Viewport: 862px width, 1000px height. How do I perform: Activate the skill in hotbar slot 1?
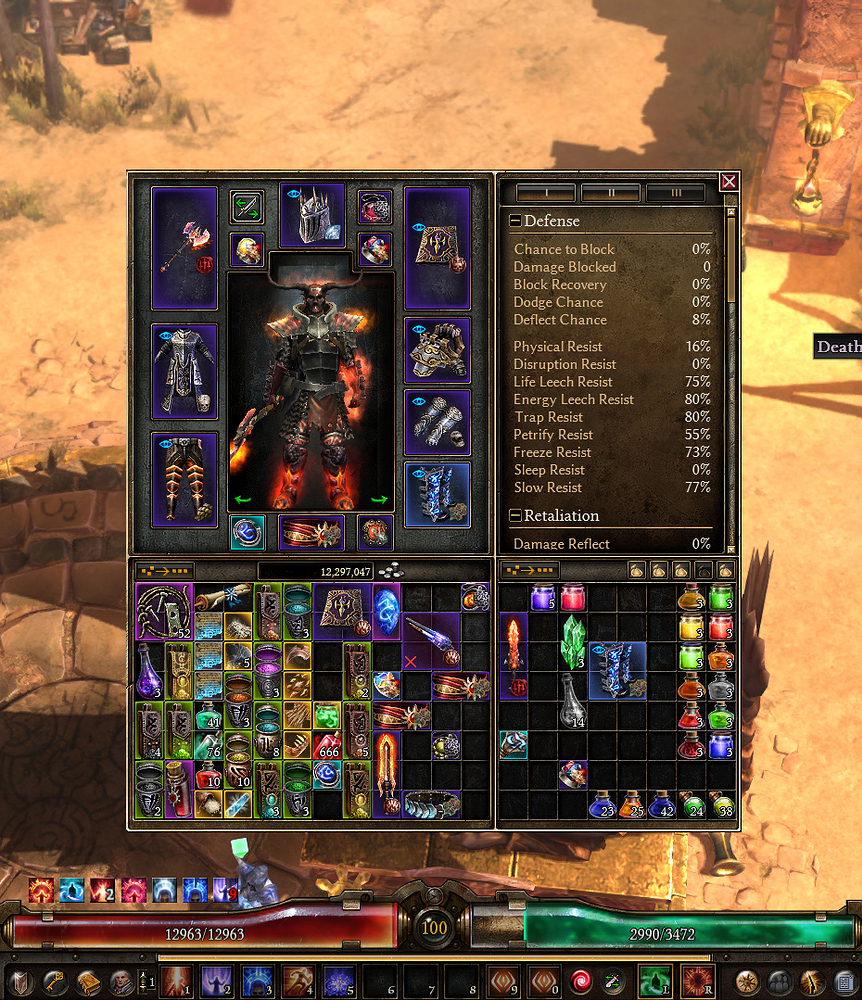(178, 981)
